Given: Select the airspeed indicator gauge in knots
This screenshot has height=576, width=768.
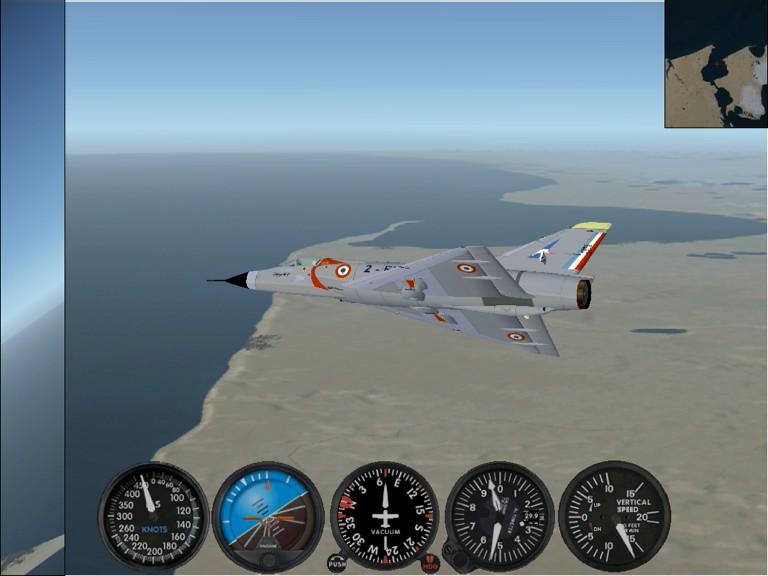Looking at the screenshot, I should click(x=153, y=516).
